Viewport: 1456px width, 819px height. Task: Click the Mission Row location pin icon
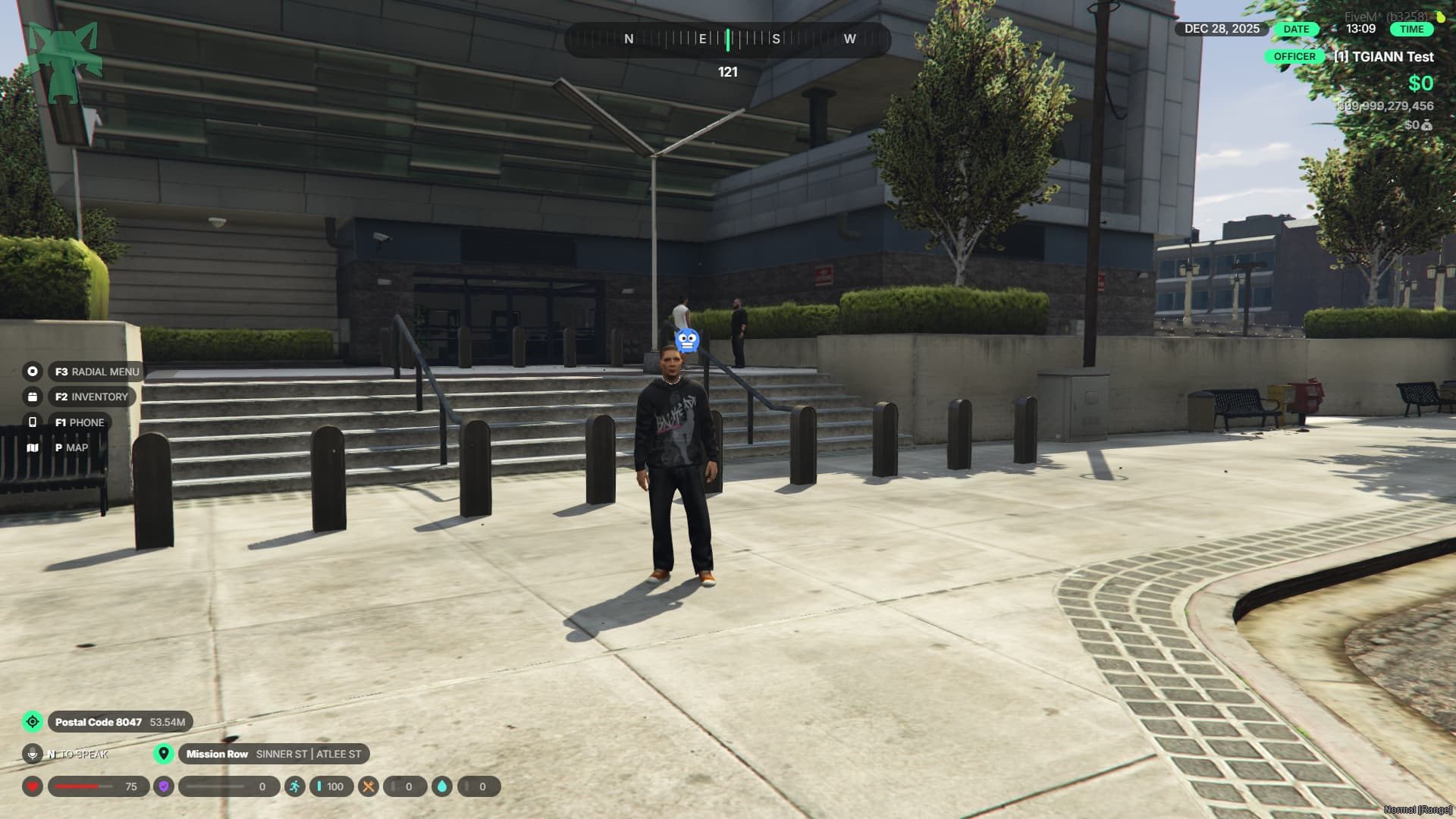click(x=163, y=754)
